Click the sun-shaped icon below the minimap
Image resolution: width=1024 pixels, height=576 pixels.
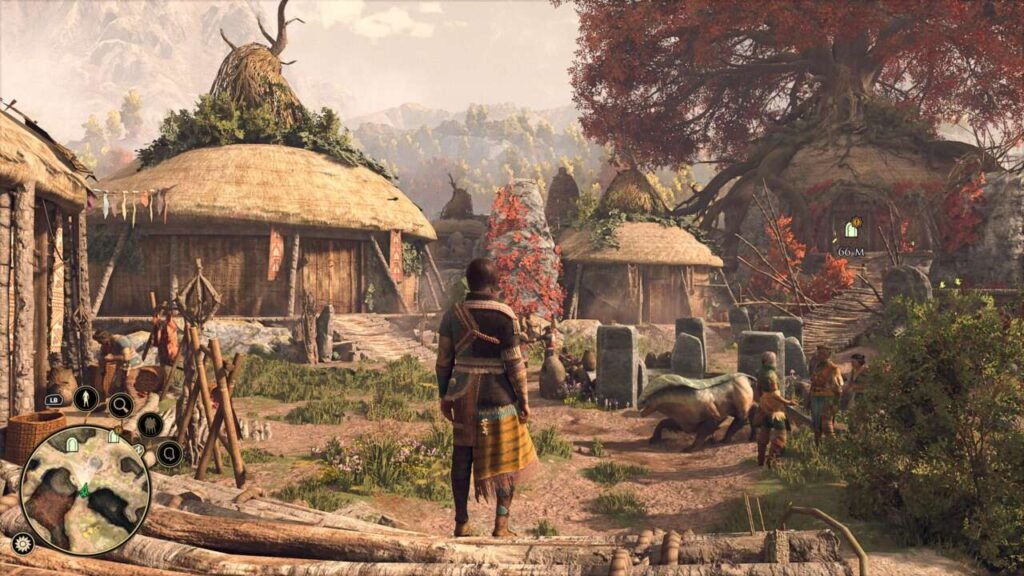point(22,543)
